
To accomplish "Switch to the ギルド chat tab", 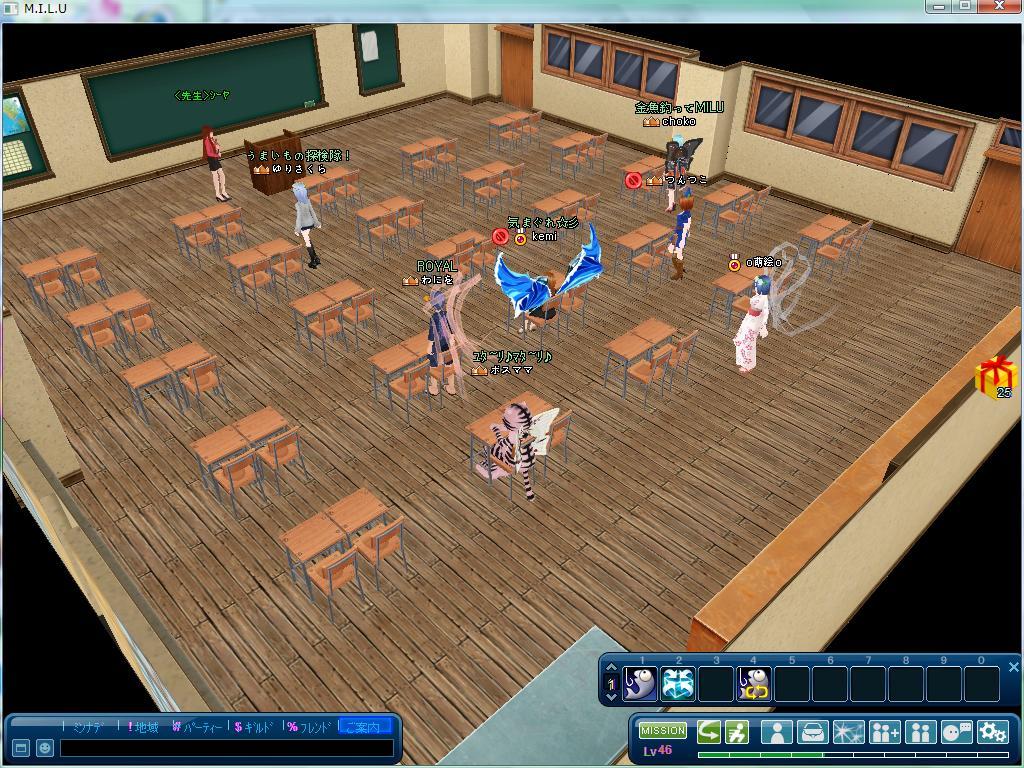I will click(253, 727).
